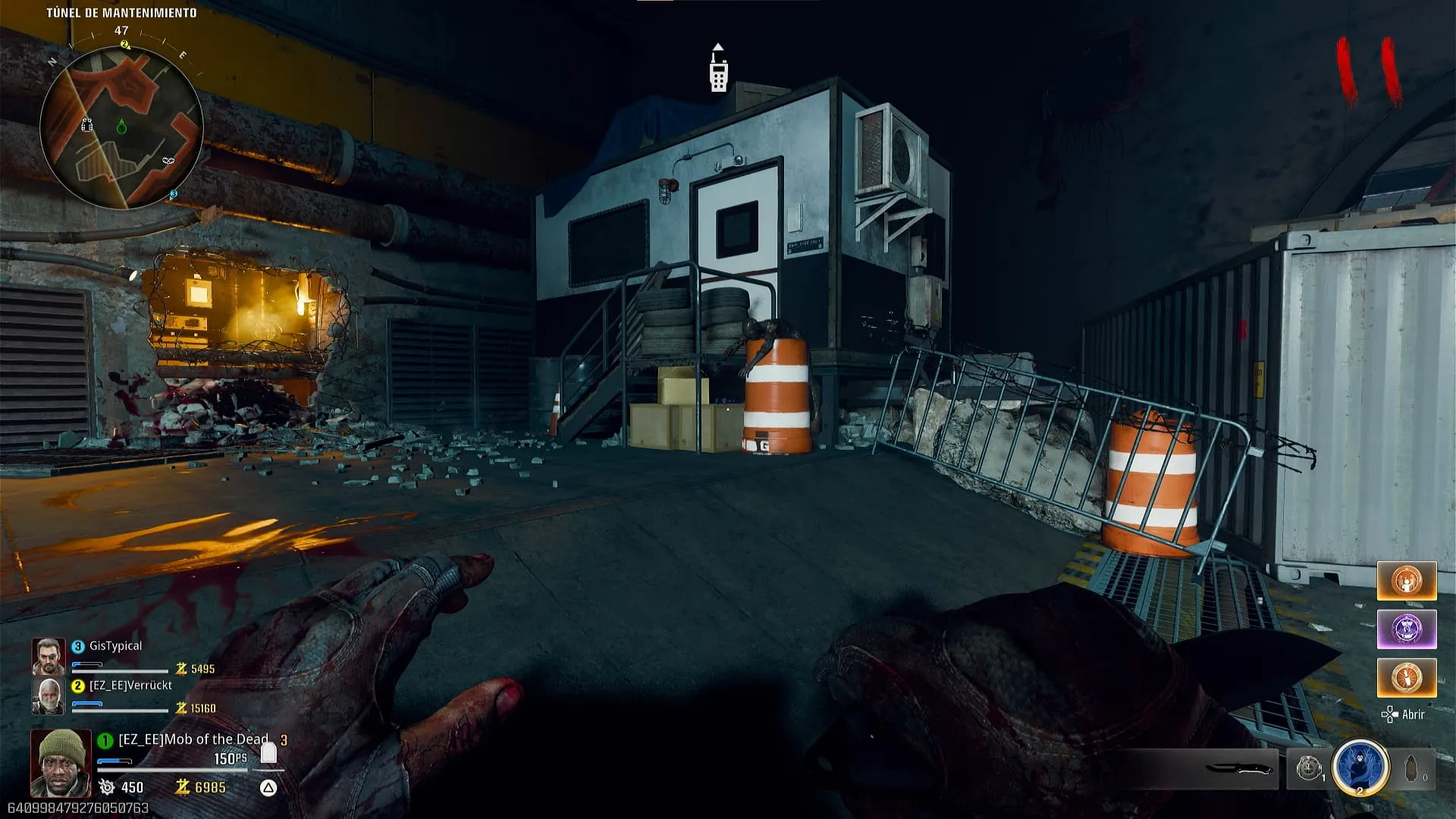Click the circular minimap
This screenshot has width=1456, height=819.
tap(121, 127)
